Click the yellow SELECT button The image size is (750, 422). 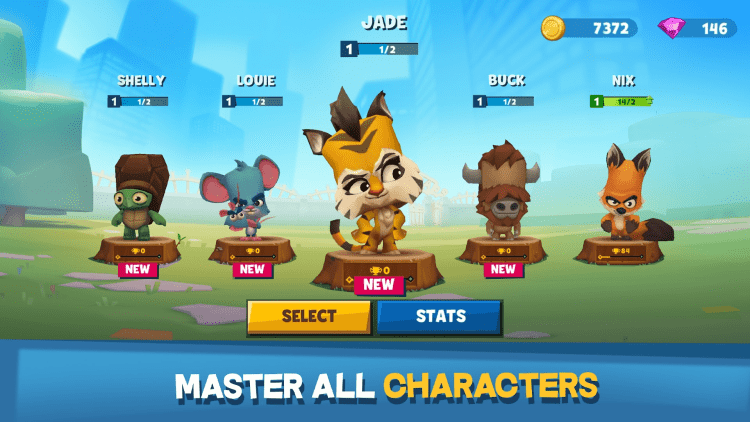309,317
